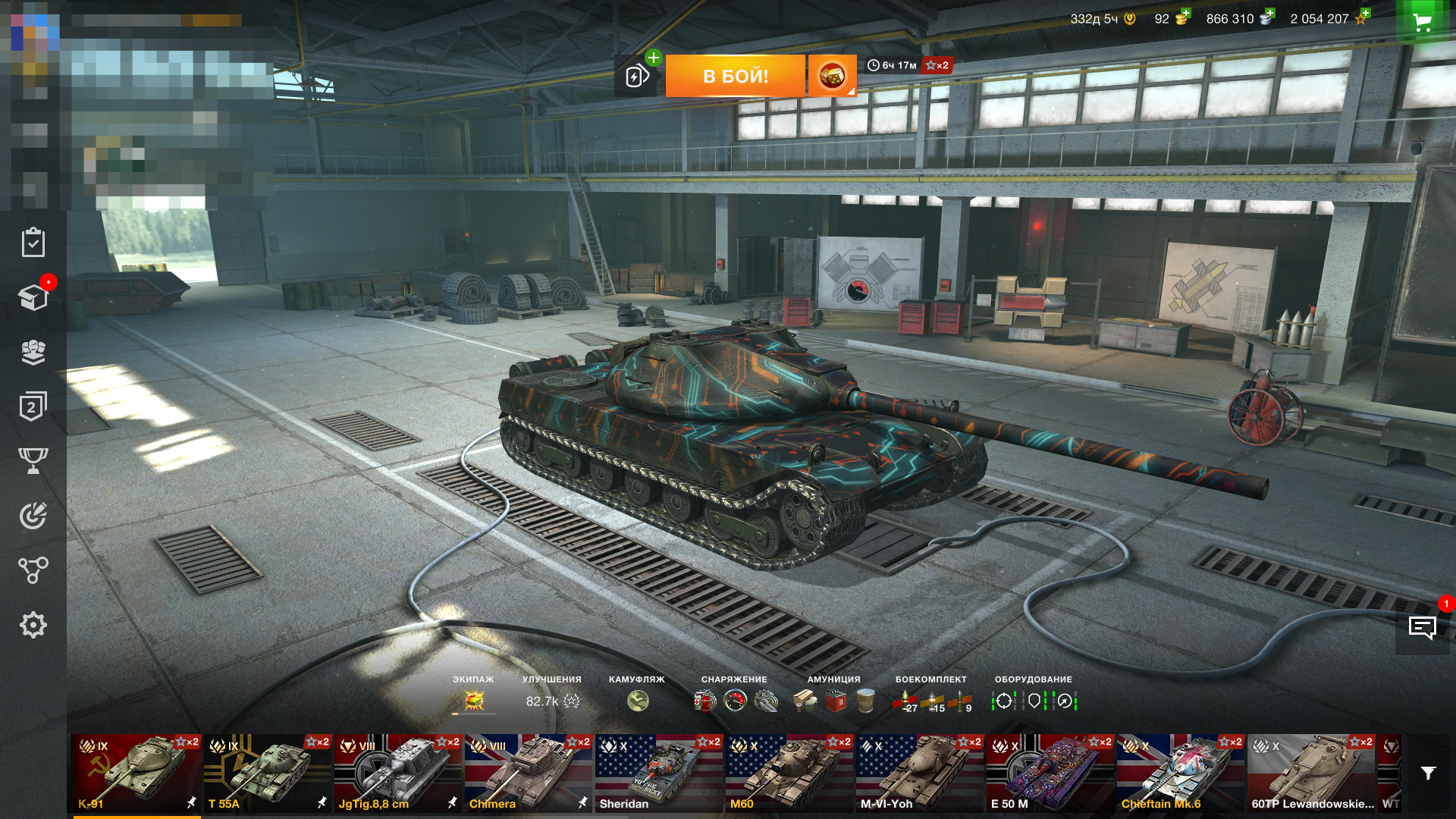Pin the Chimera tank in the carousel
Image resolution: width=1456 pixels, height=819 pixels.
(582, 801)
